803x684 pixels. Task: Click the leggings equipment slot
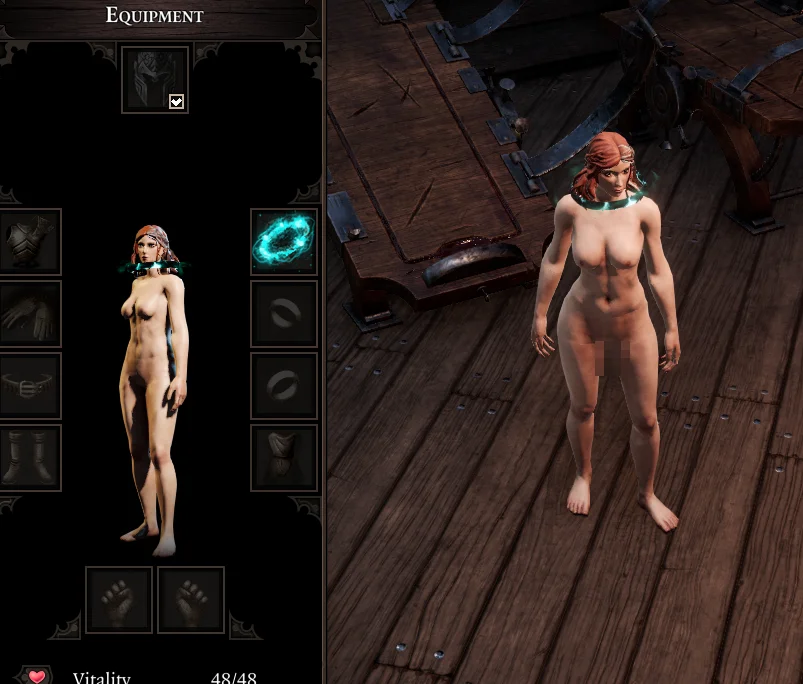pyautogui.click(x=284, y=457)
